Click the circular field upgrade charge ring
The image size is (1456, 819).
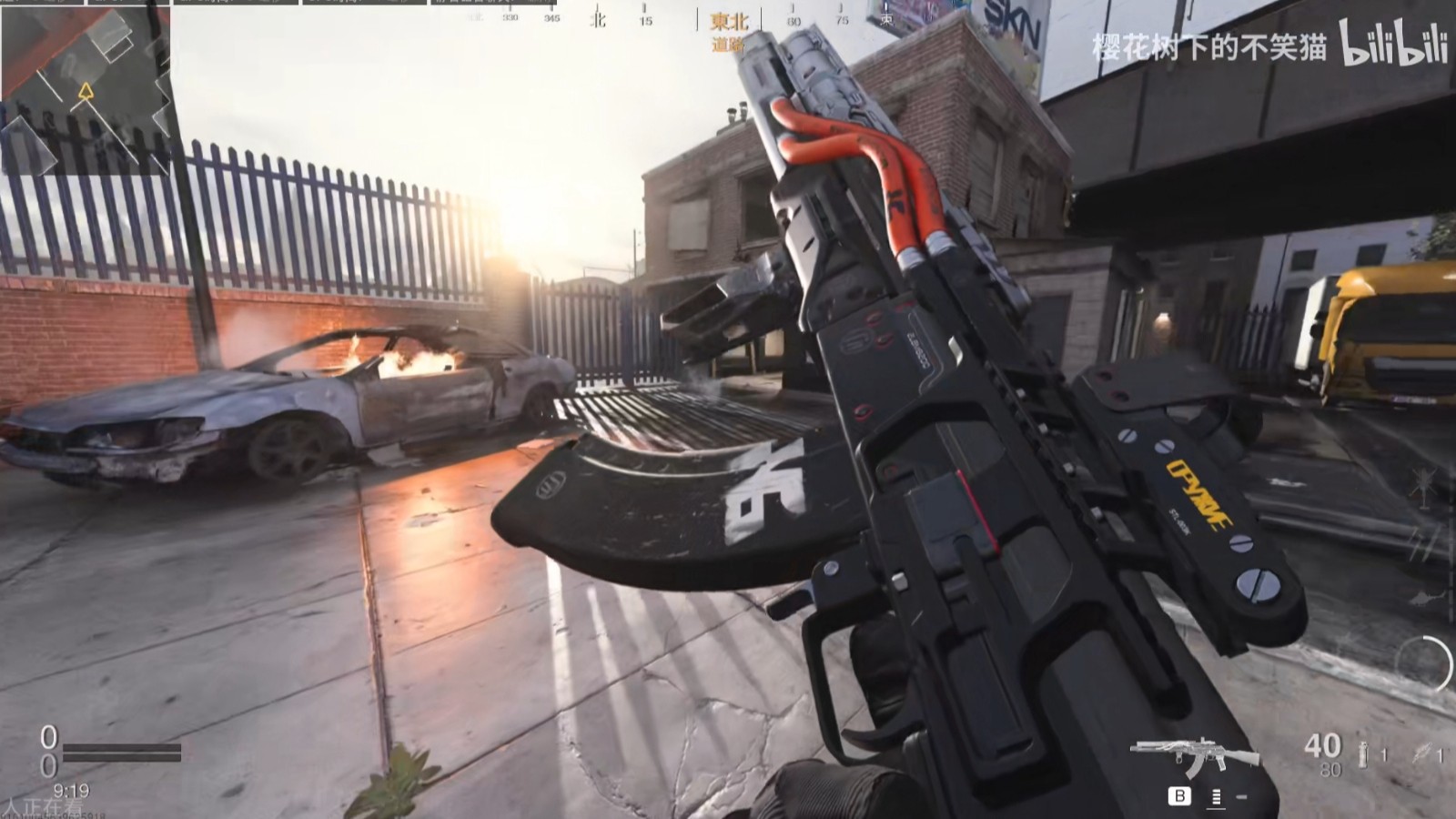pos(1425,664)
